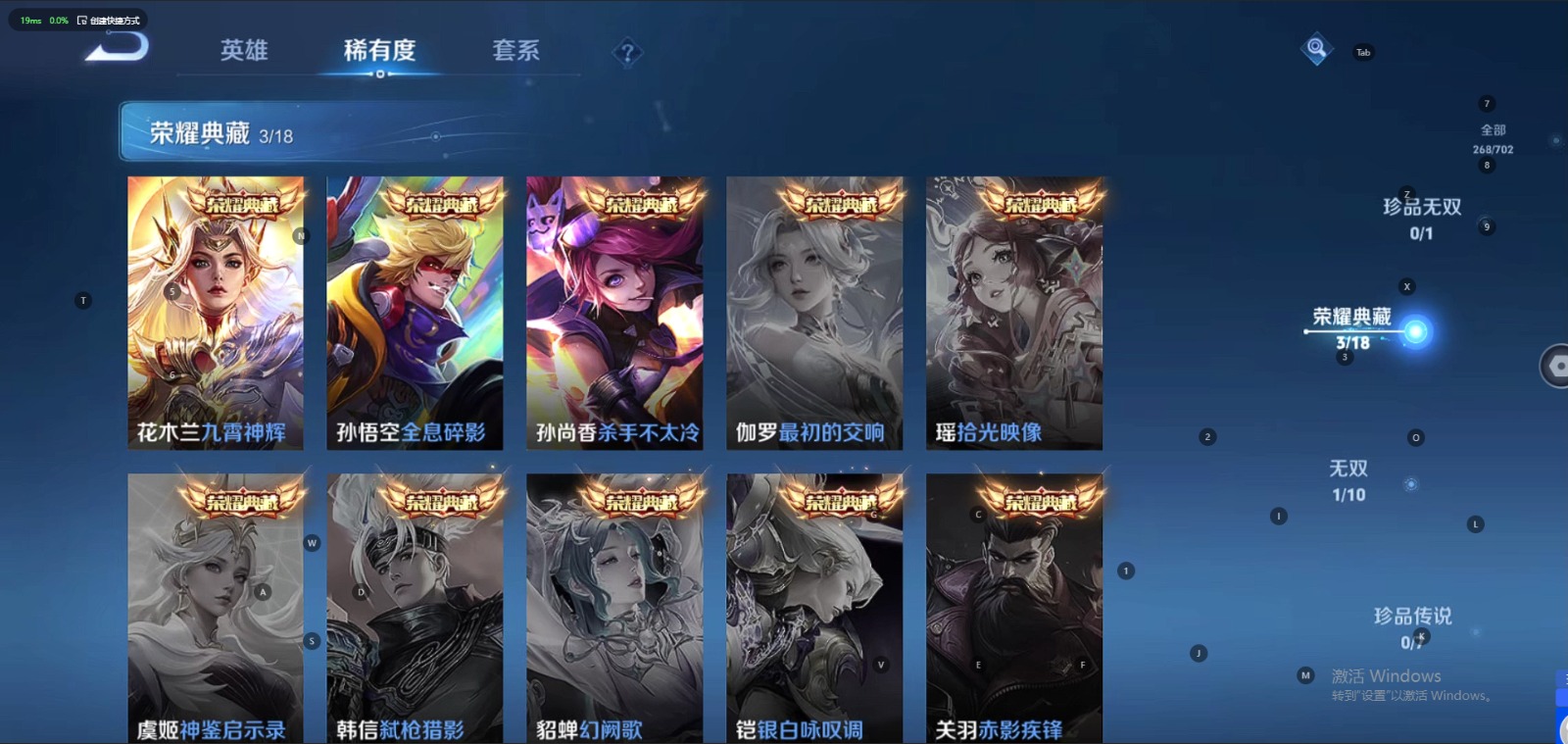
Task: Open the 虞姬 神鉴启示录 skin card
Action: [x=216, y=608]
